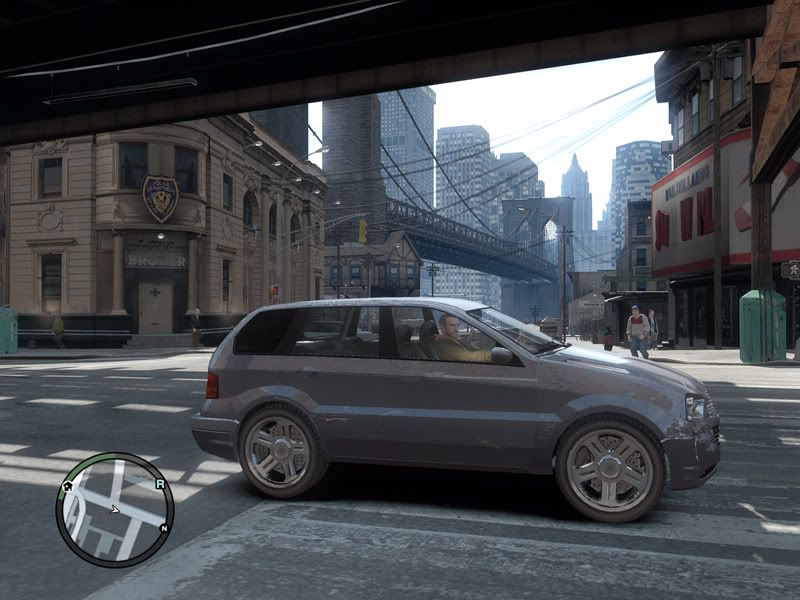Image resolution: width=800 pixels, height=600 pixels.
Task: Select the white player arrow on the radar
Action: pyautogui.click(x=114, y=509)
